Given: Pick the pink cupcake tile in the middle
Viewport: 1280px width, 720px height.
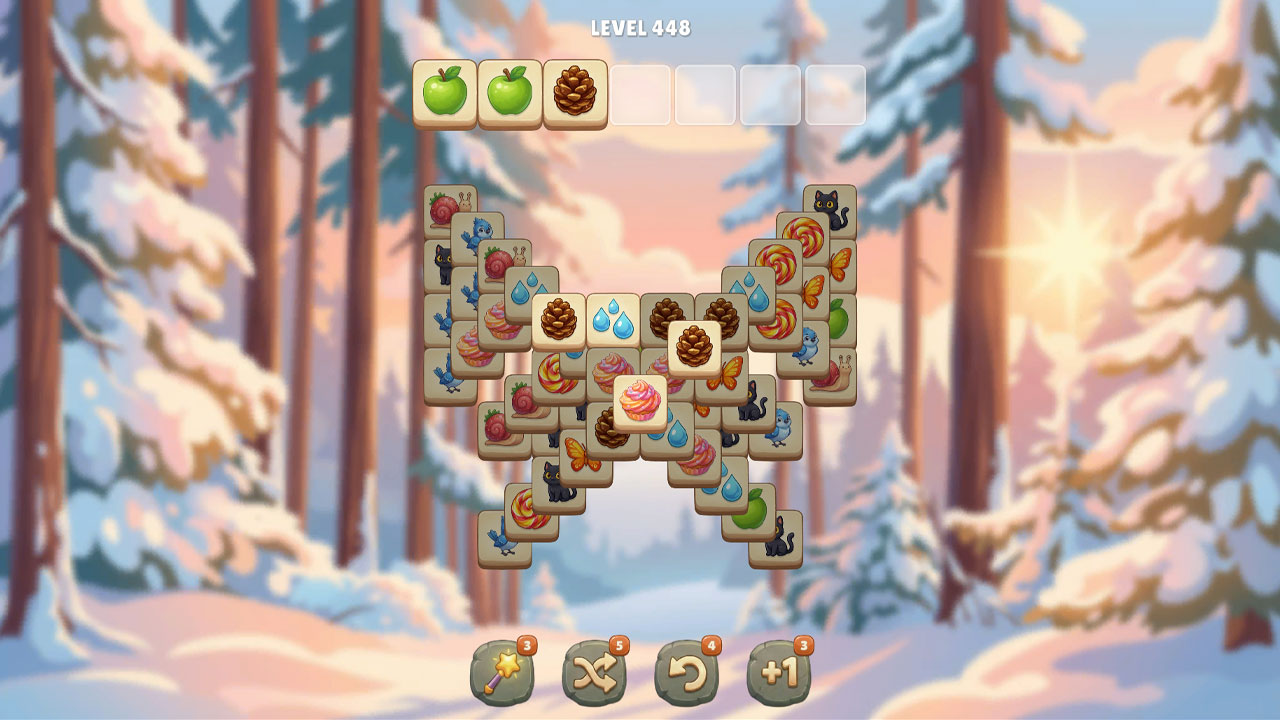Looking at the screenshot, I should tap(642, 401).
